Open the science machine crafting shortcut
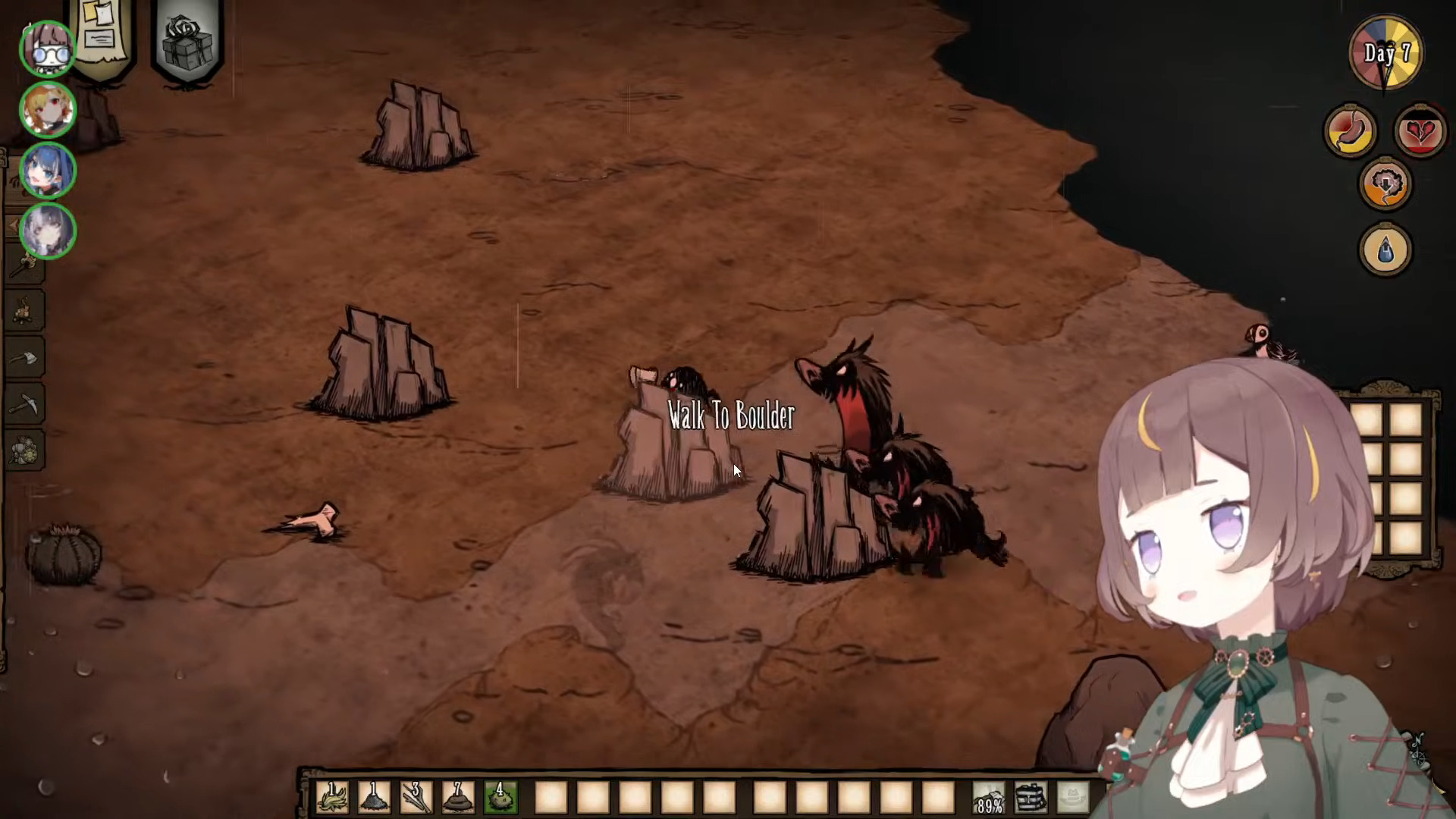Image resolution: width=1456 pixels, height=819 pixels. (x=27, y=450)
